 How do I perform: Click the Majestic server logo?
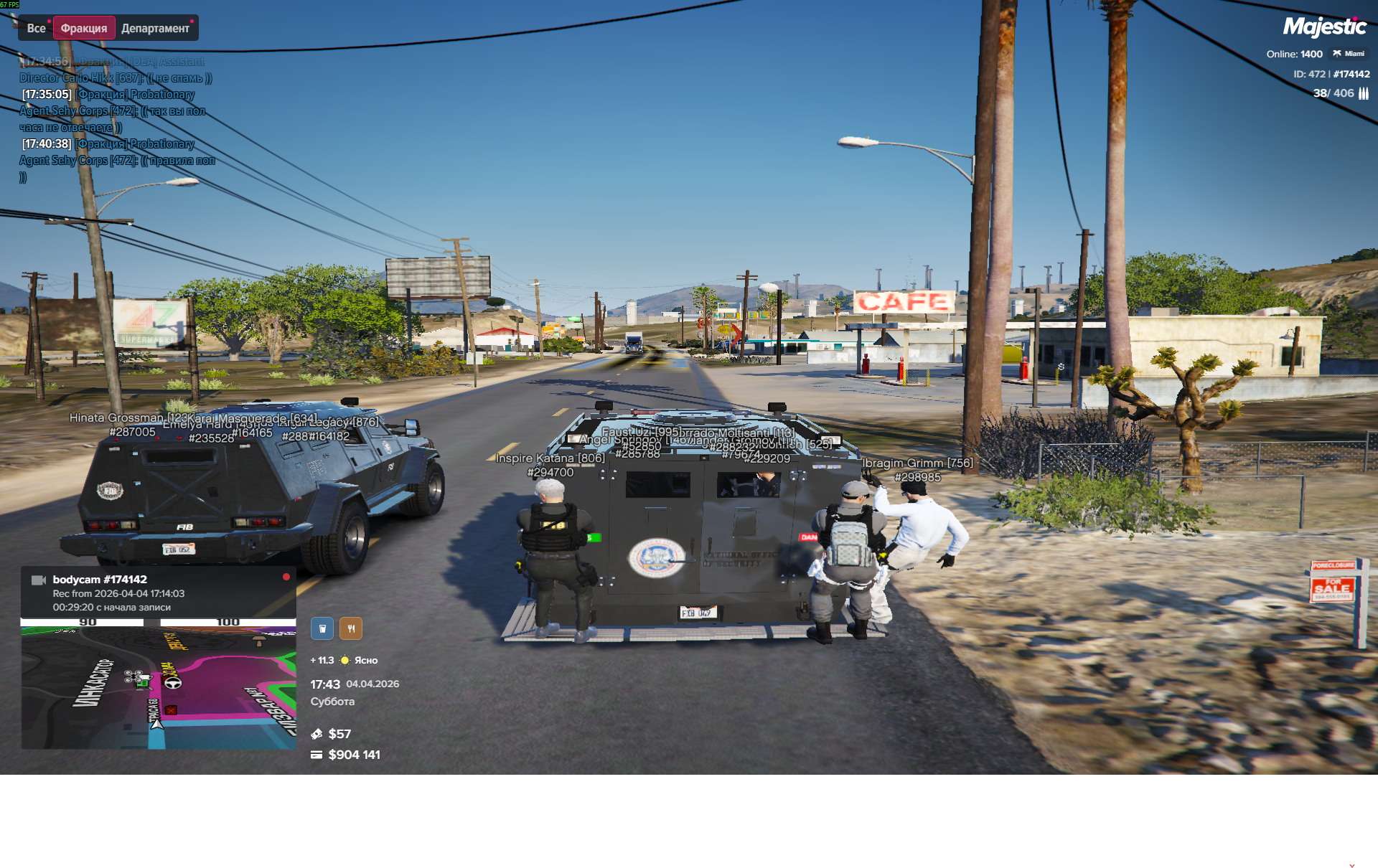[1324, 27]
